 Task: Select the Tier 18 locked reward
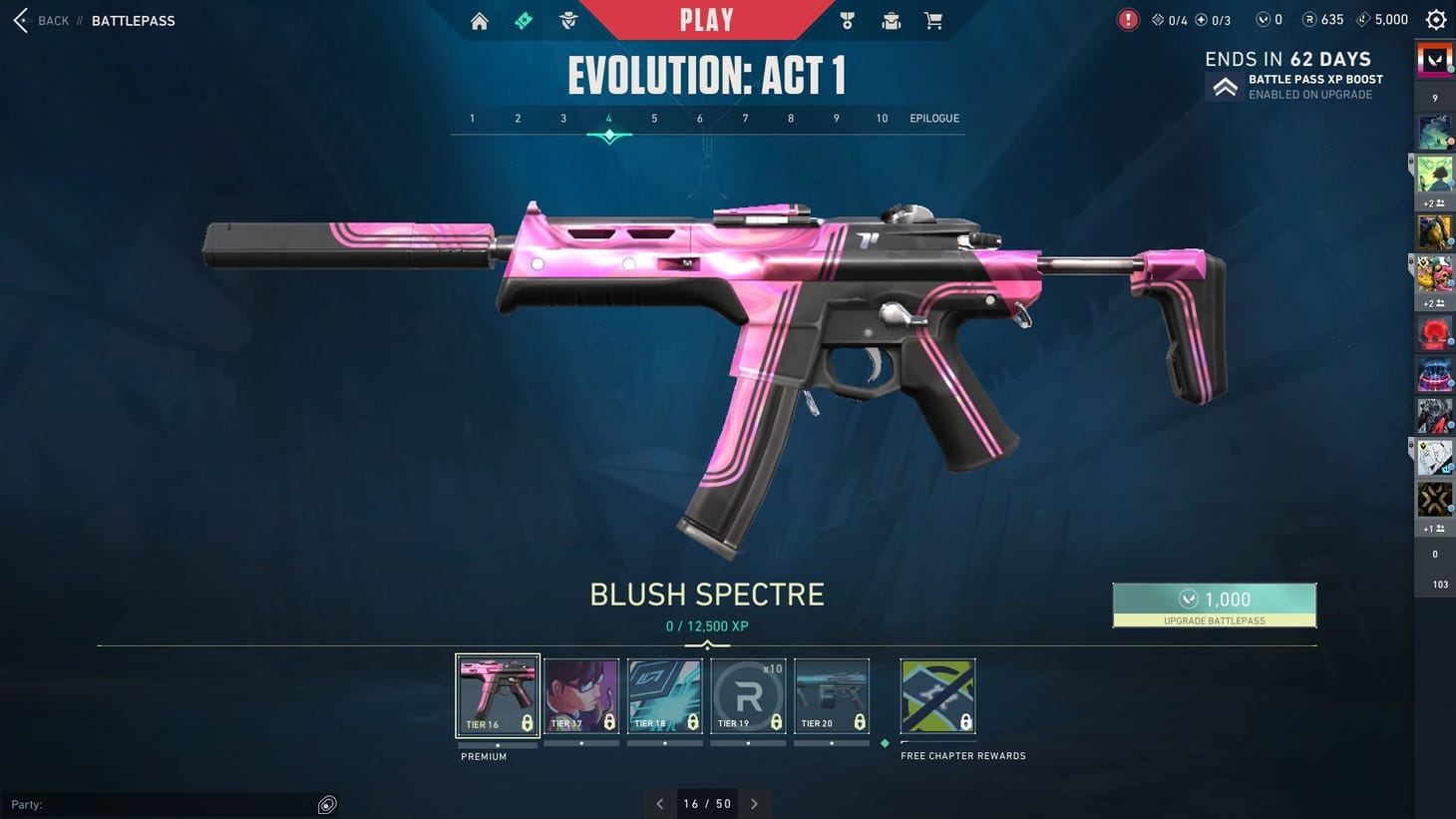coord(665,695)
